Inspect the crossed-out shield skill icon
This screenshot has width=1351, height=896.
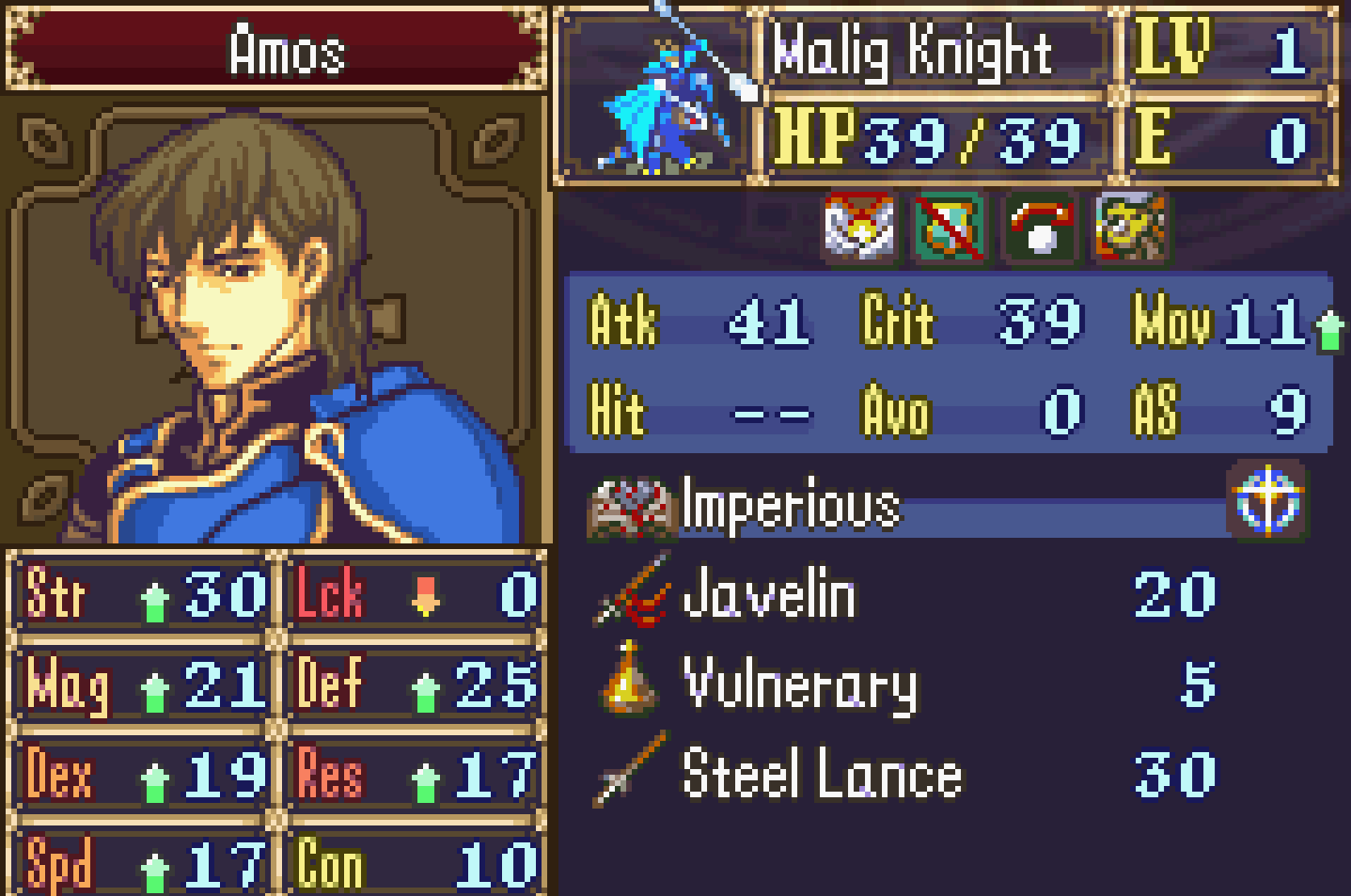pyautogui.click(x=949, y=227)
